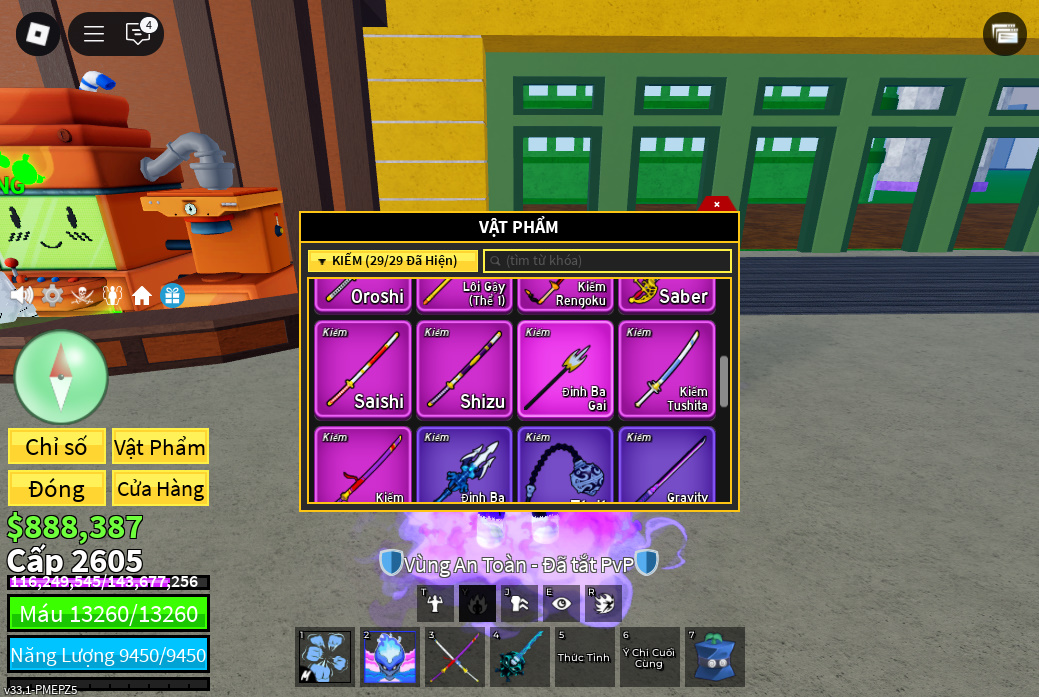Toggle the sound speaker icon
This screenshot has height=697, width=1039.
pos(21,295)
